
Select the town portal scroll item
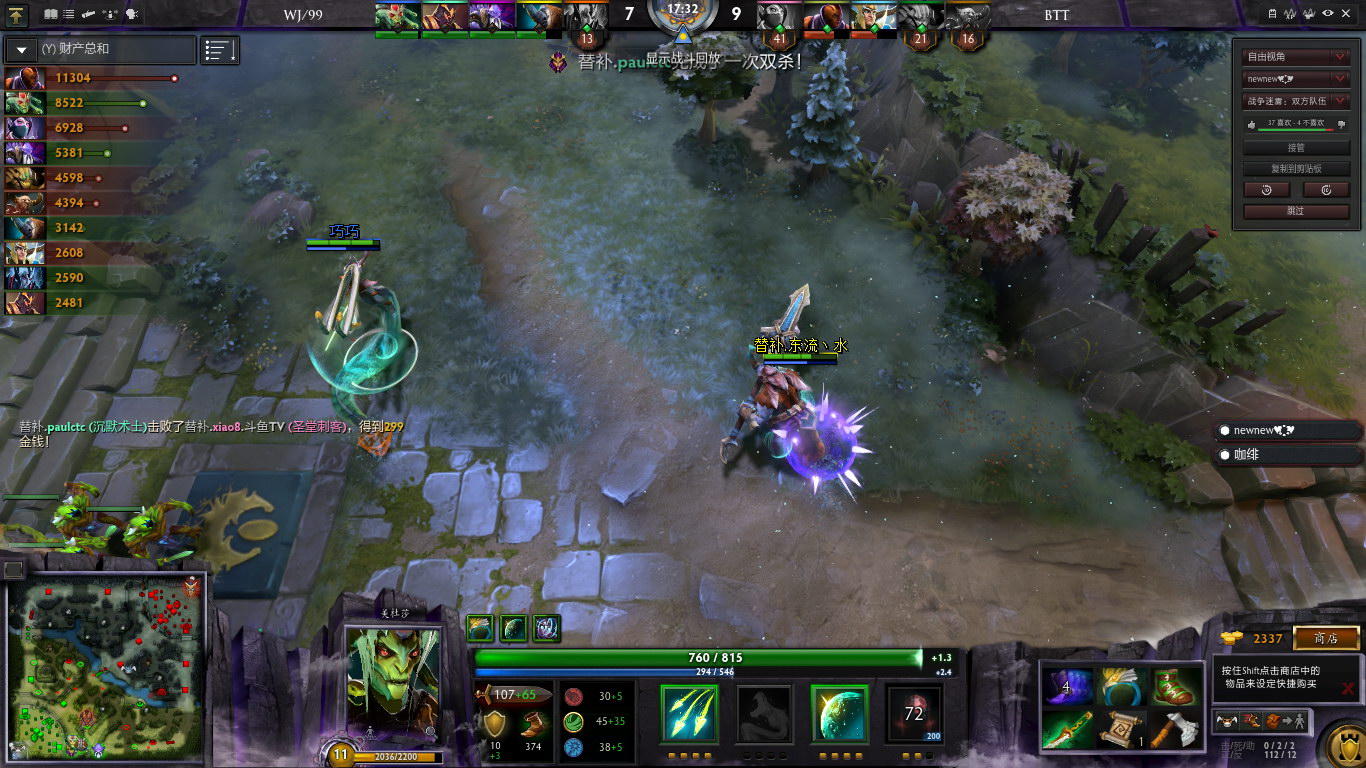pyautogui.click(x=1121, y=730)
